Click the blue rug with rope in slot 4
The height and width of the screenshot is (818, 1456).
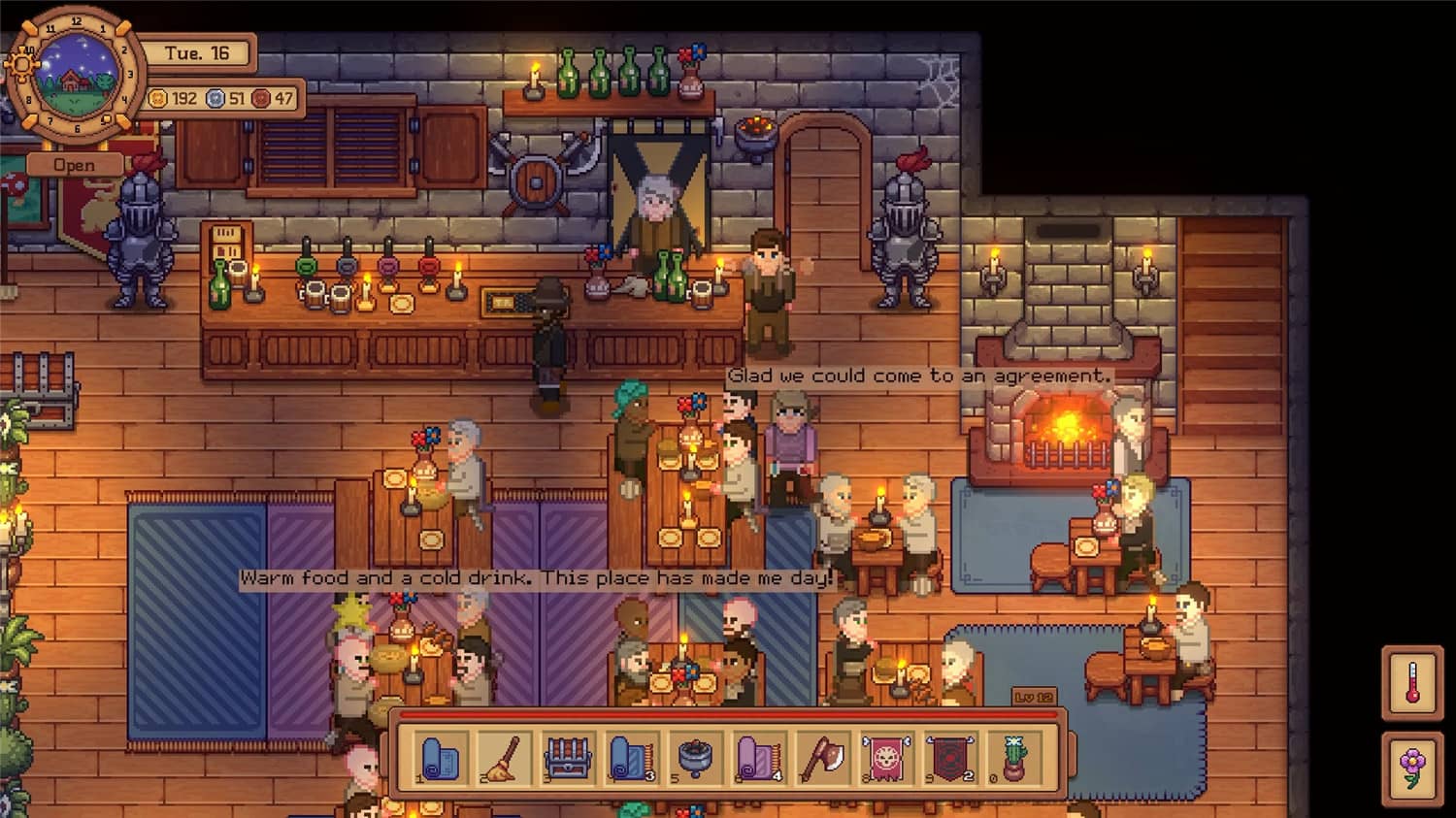[x=631, y=757]
